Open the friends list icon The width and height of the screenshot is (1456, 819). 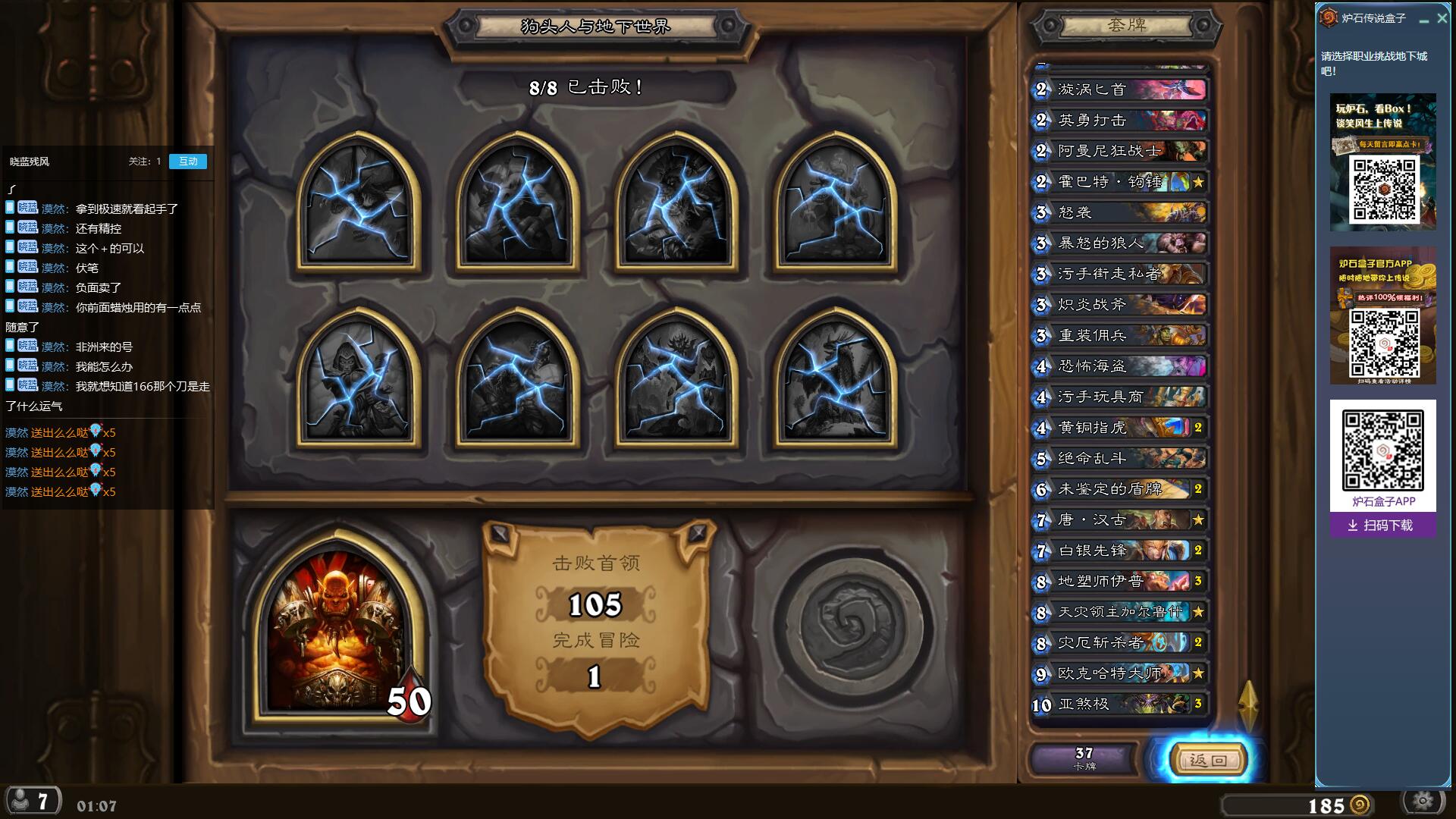click(x=31, y=801)
